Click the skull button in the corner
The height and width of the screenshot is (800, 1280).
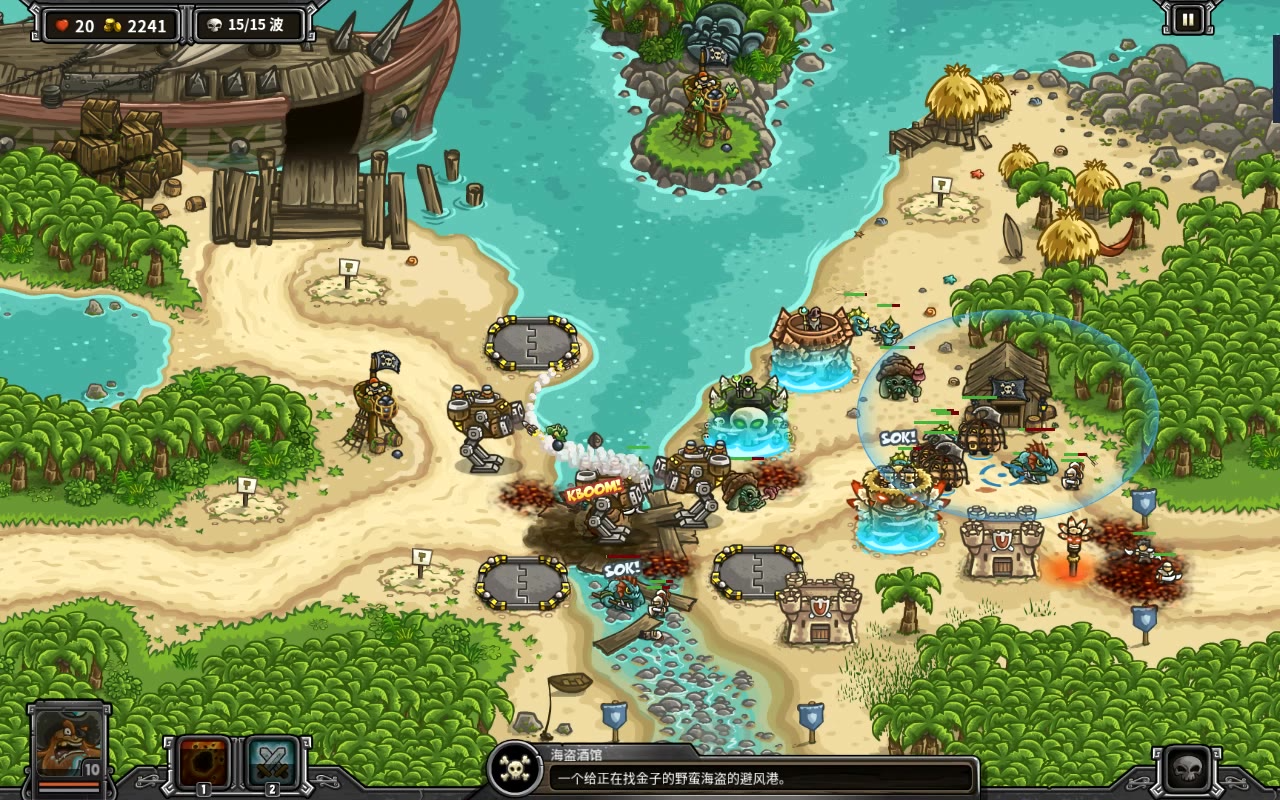pos(1187,769)
